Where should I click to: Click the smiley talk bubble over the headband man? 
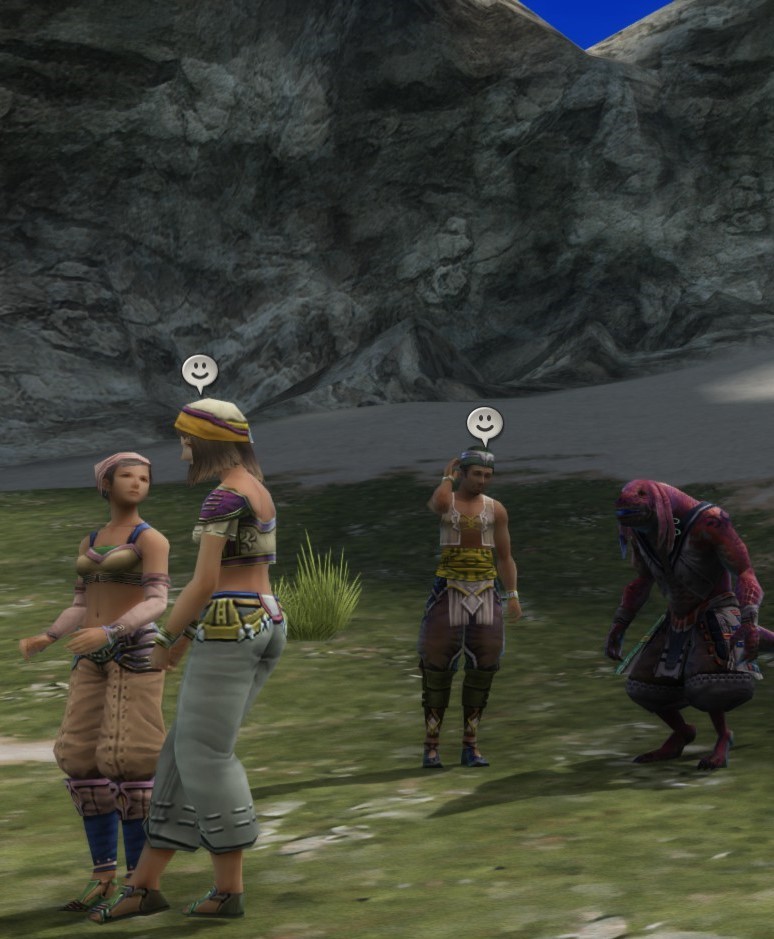[485, 424]
